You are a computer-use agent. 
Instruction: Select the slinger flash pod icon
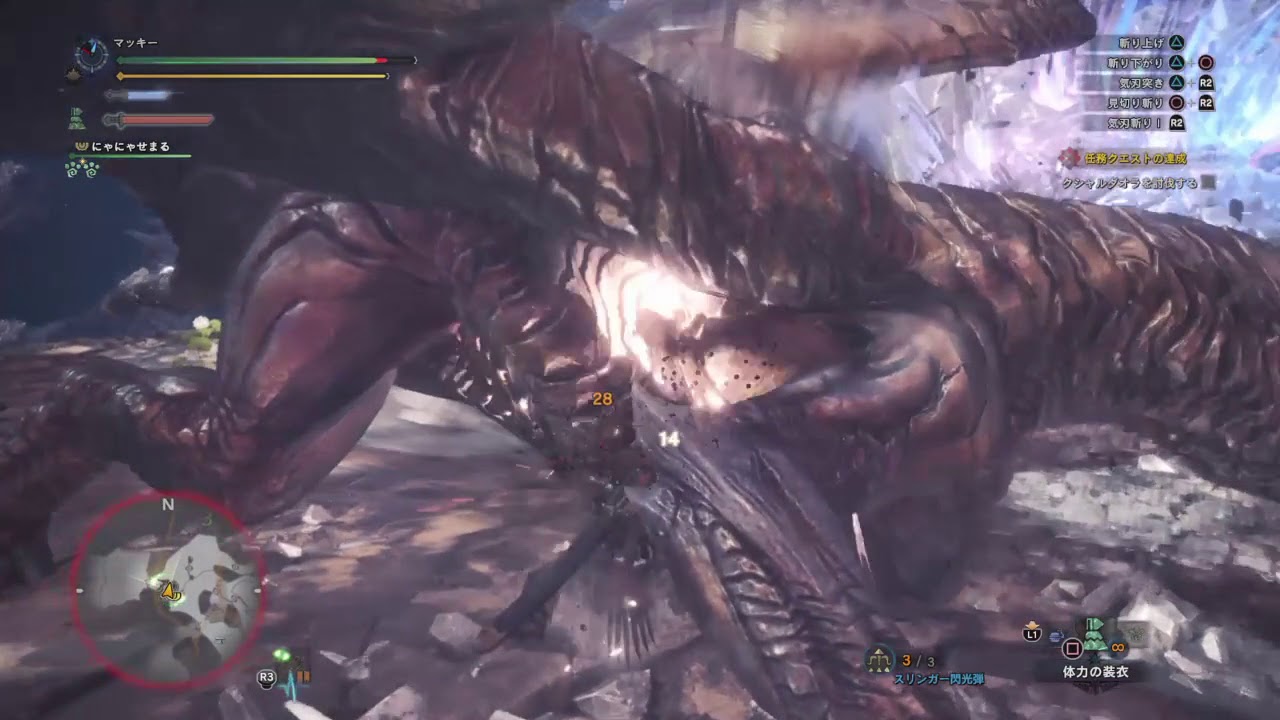point(879,661)
